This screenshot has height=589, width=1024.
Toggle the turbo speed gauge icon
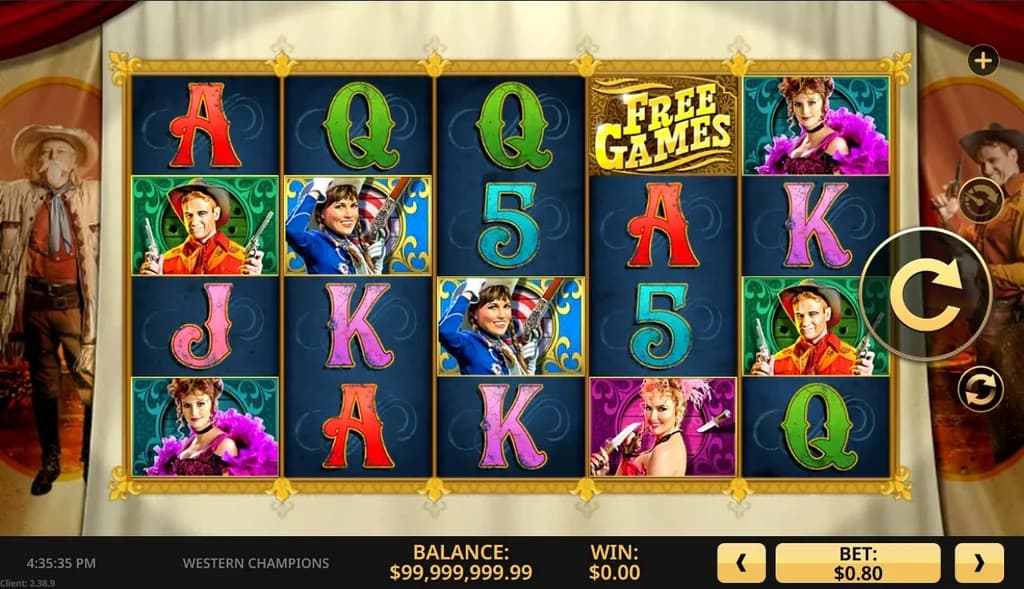[980, 200]
